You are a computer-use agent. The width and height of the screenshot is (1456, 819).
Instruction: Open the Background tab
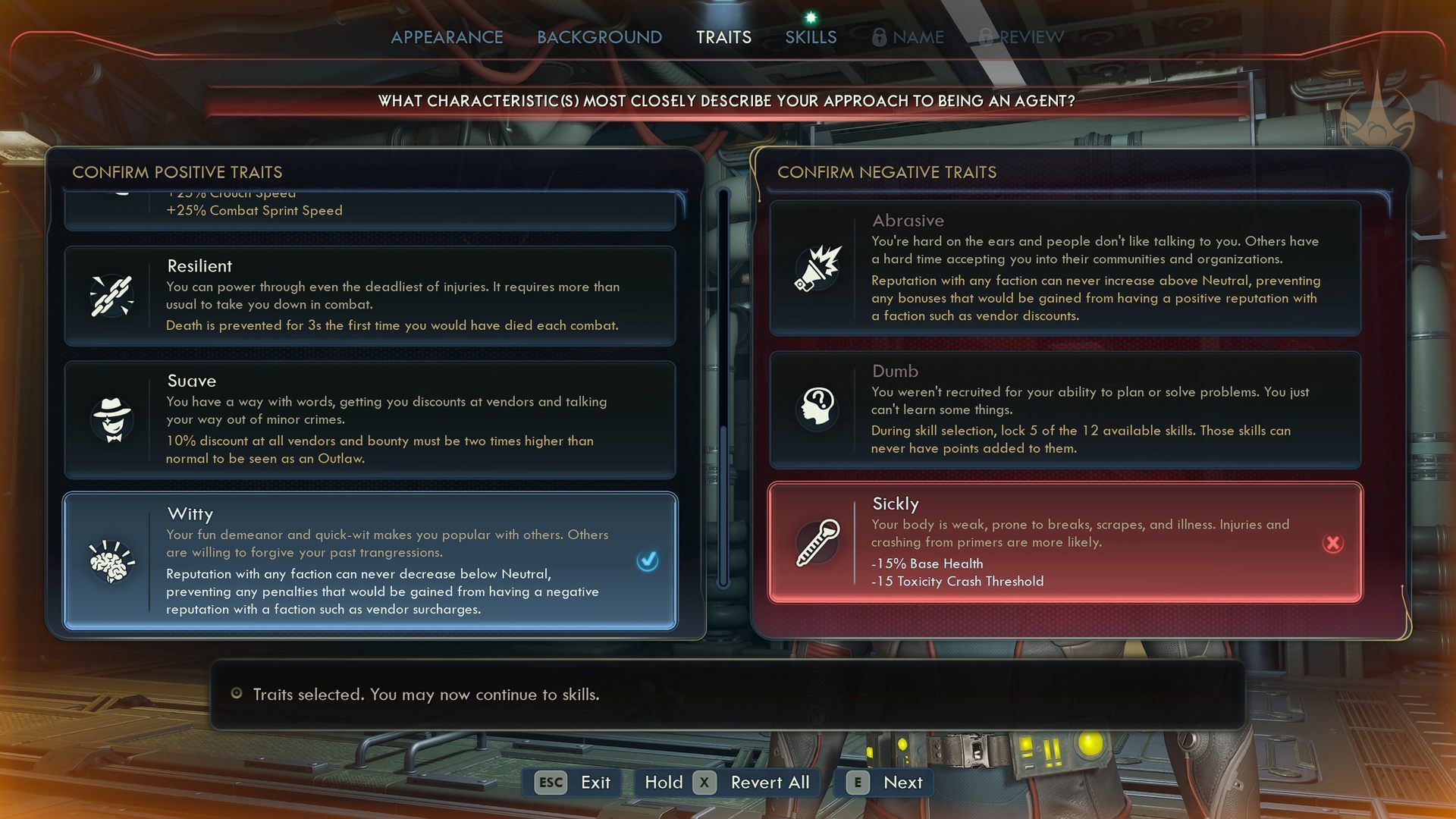[599, 37]
